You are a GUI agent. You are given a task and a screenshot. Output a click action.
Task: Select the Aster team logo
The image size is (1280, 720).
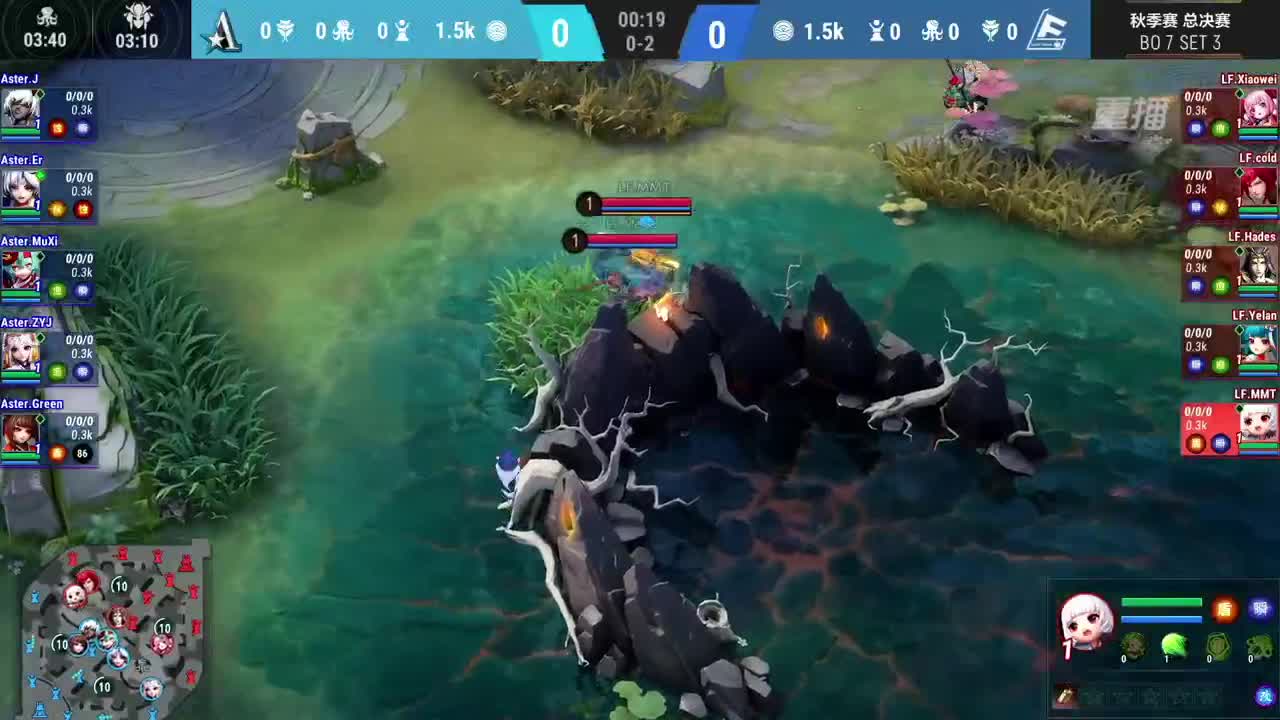coord(222,31)
